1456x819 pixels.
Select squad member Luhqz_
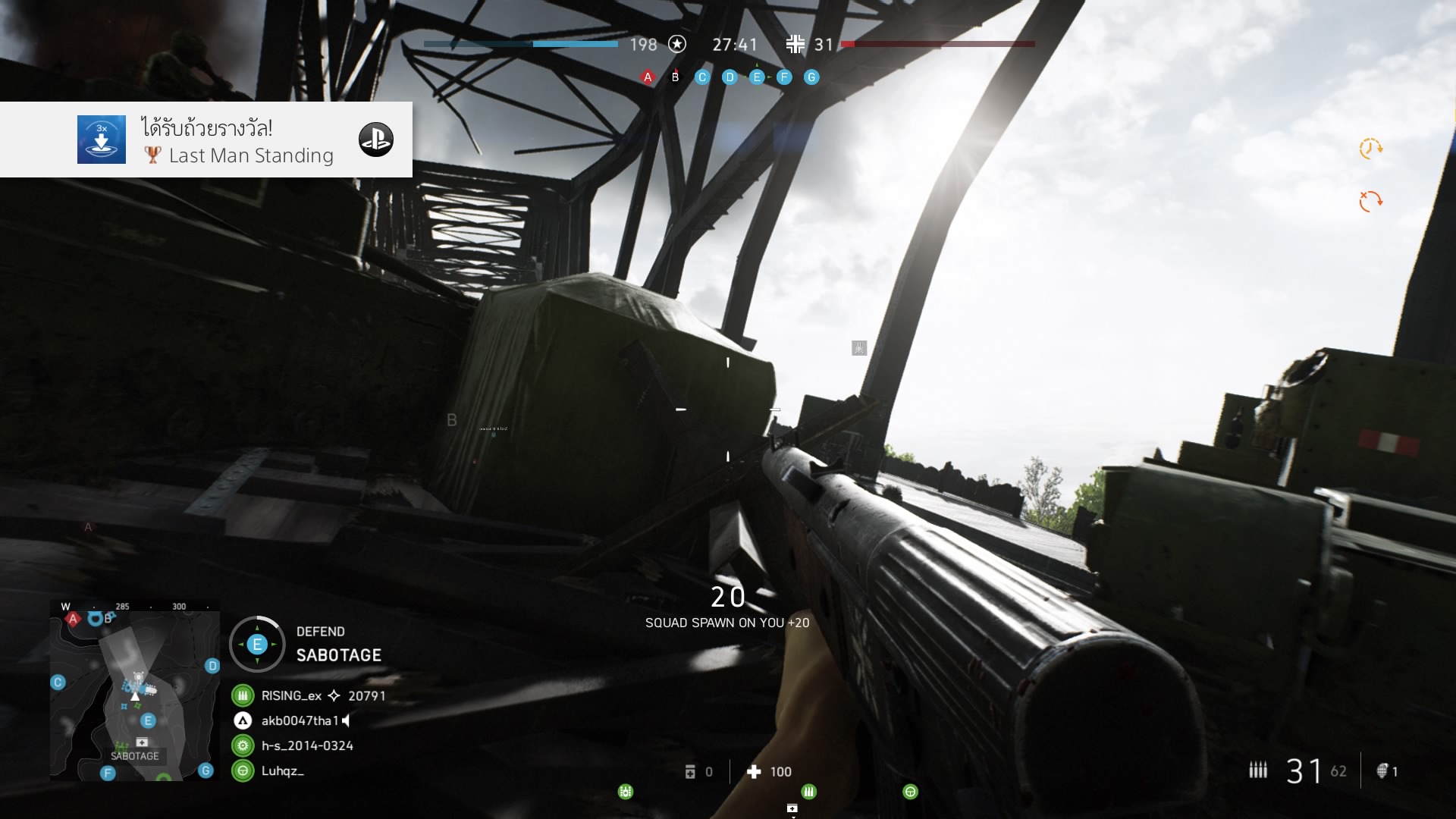click(282, 770)
